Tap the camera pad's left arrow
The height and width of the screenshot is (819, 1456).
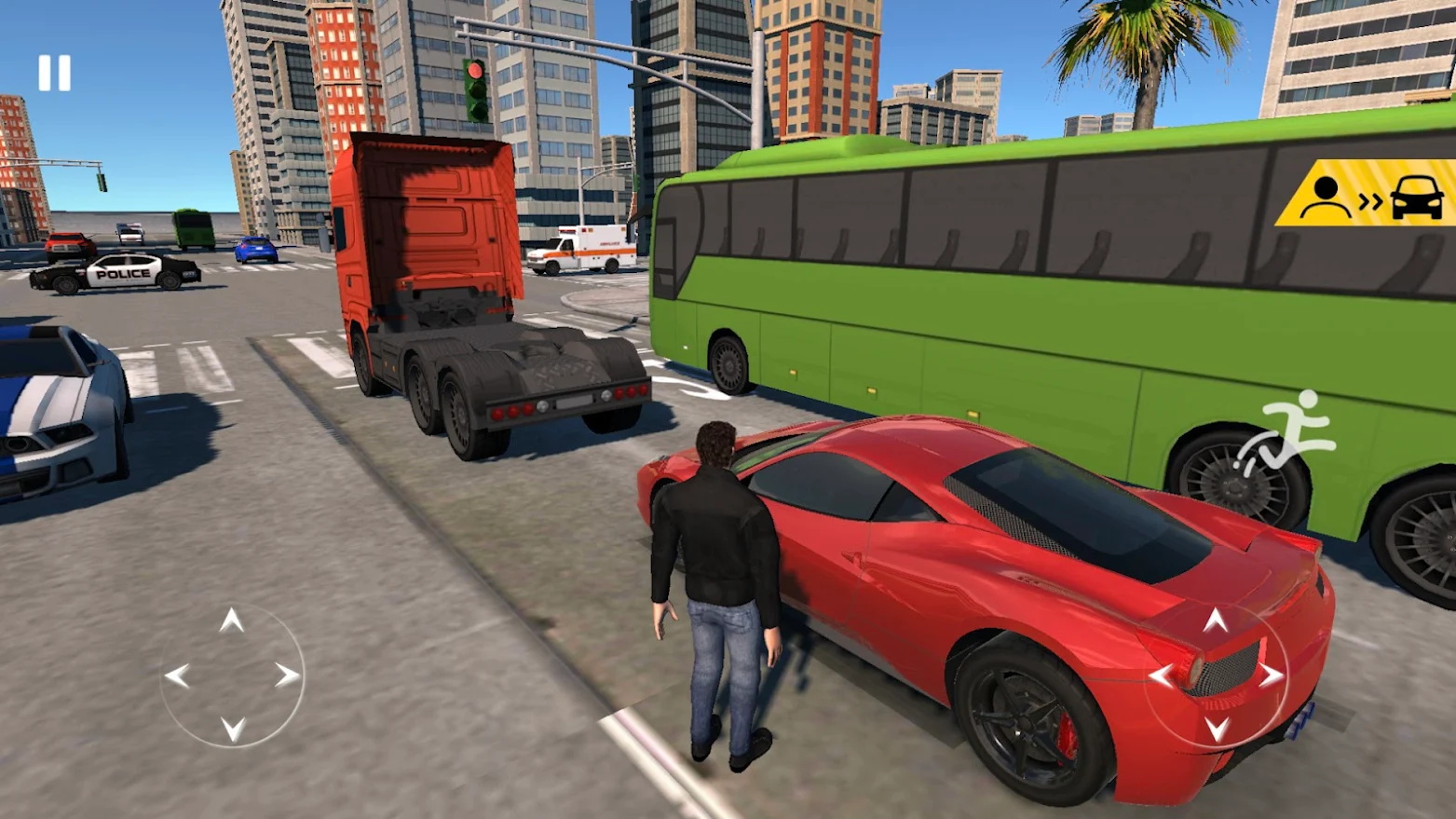1161,676
